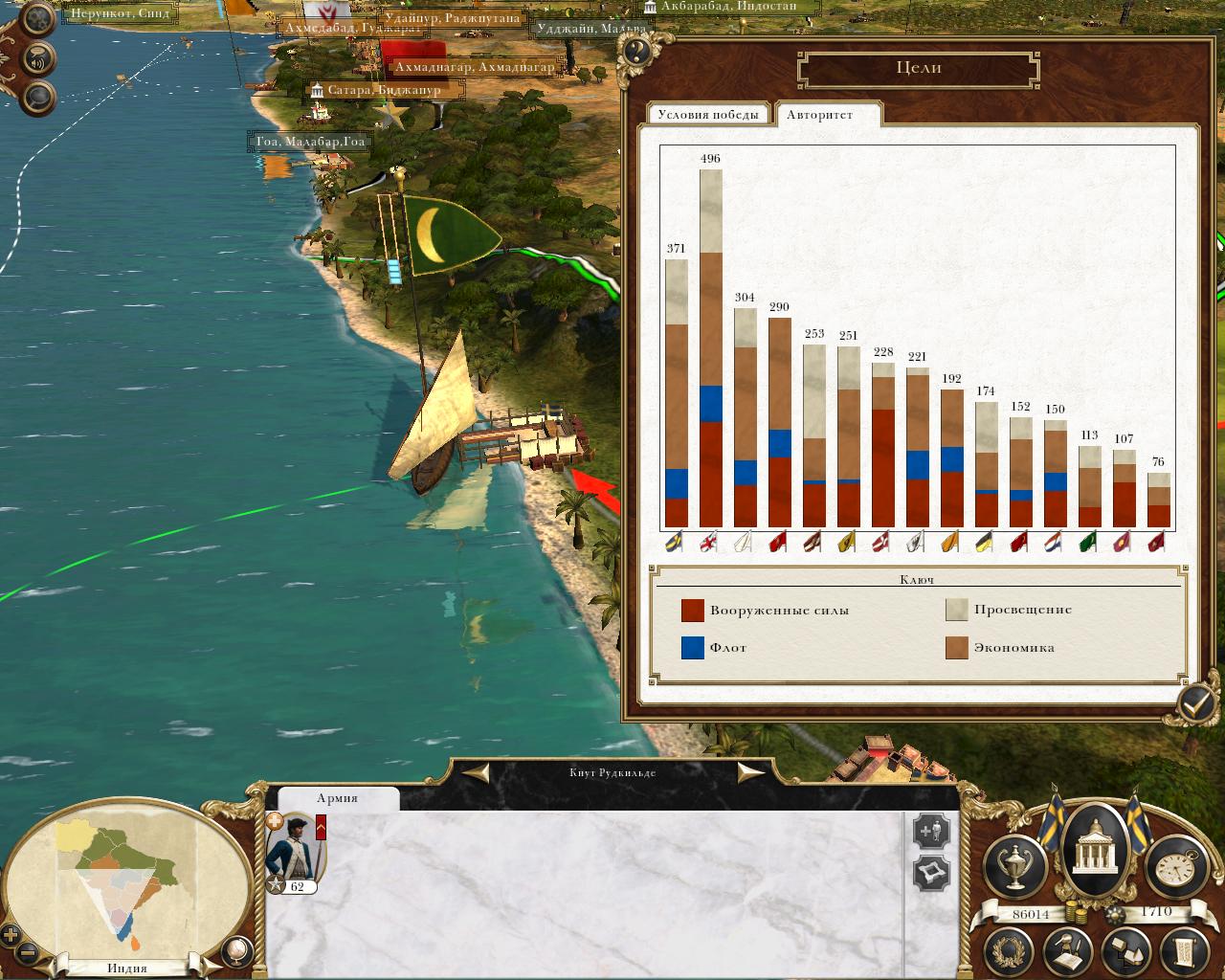Go to next army with right arrow
This screenshot has height=980, width=1225.
pyautogui.click(x=749, y=772)
